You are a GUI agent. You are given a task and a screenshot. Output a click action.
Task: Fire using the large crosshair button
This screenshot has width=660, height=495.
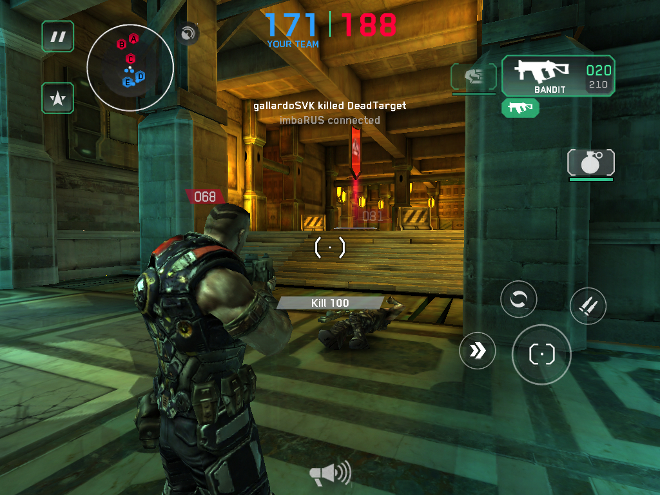(x=541, y=353)
